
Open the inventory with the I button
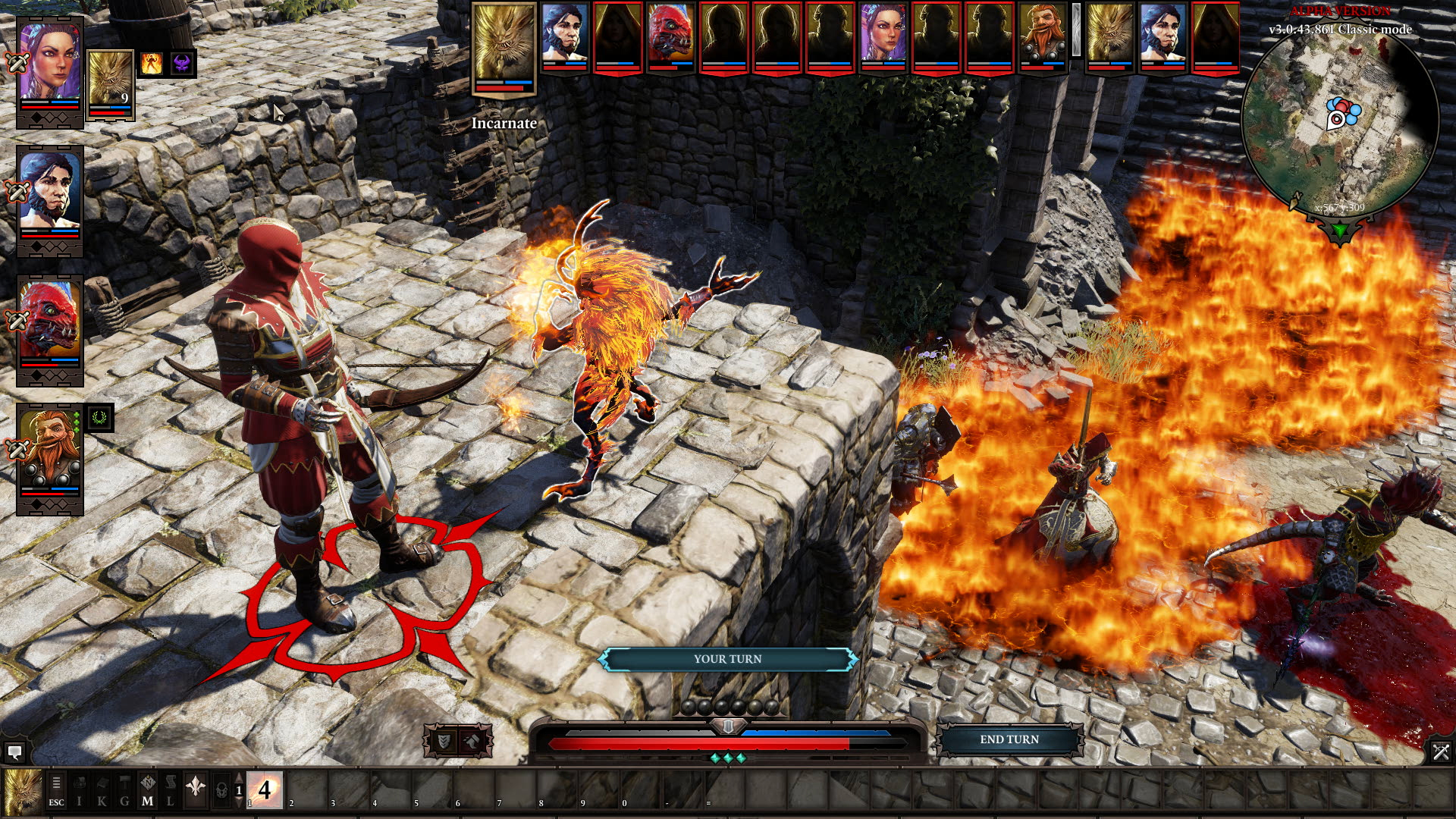79,791
